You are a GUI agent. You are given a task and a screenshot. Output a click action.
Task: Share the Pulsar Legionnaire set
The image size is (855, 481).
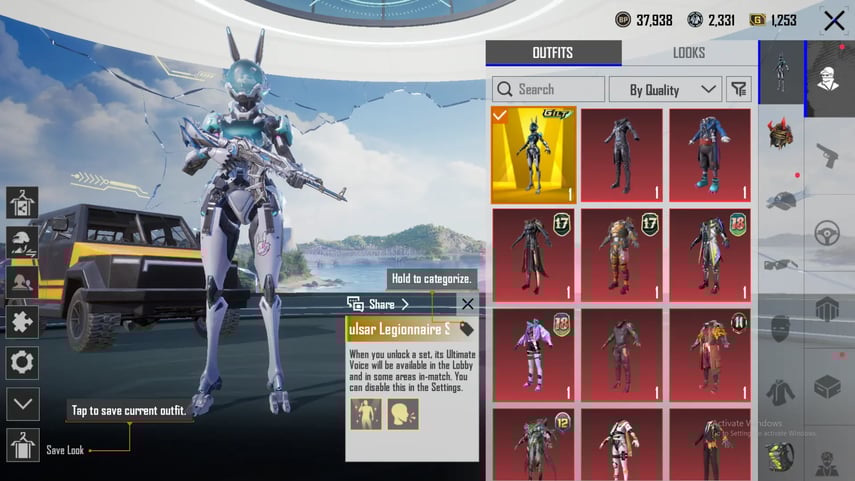tap(378, 304)
